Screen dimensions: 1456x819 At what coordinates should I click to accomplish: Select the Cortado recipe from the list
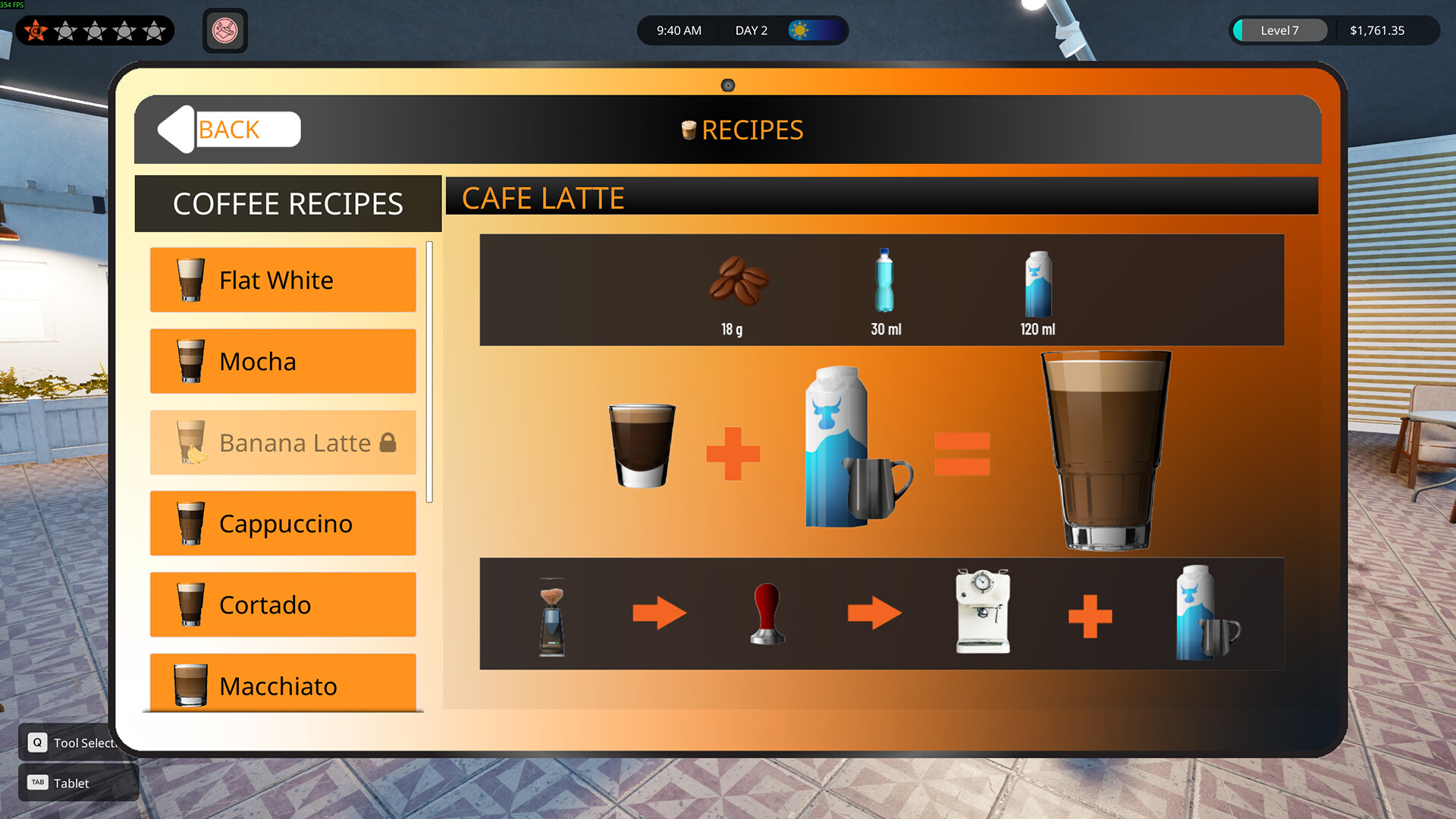(x=283, y=604)
